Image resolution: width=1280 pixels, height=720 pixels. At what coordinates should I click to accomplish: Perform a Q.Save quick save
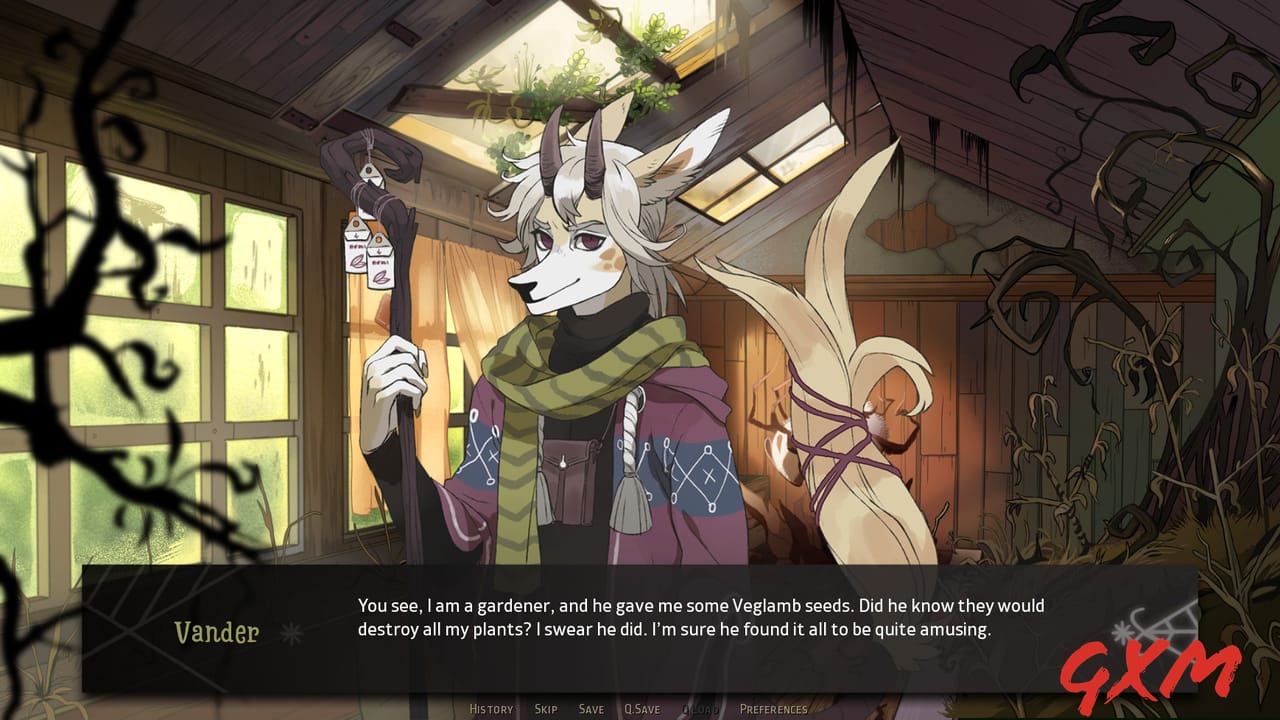click(641, 708)
